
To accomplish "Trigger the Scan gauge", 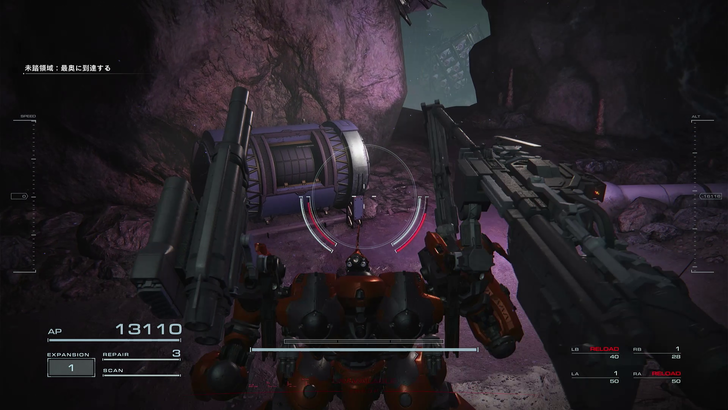I will pyautogui.click(x=141, y=371).
